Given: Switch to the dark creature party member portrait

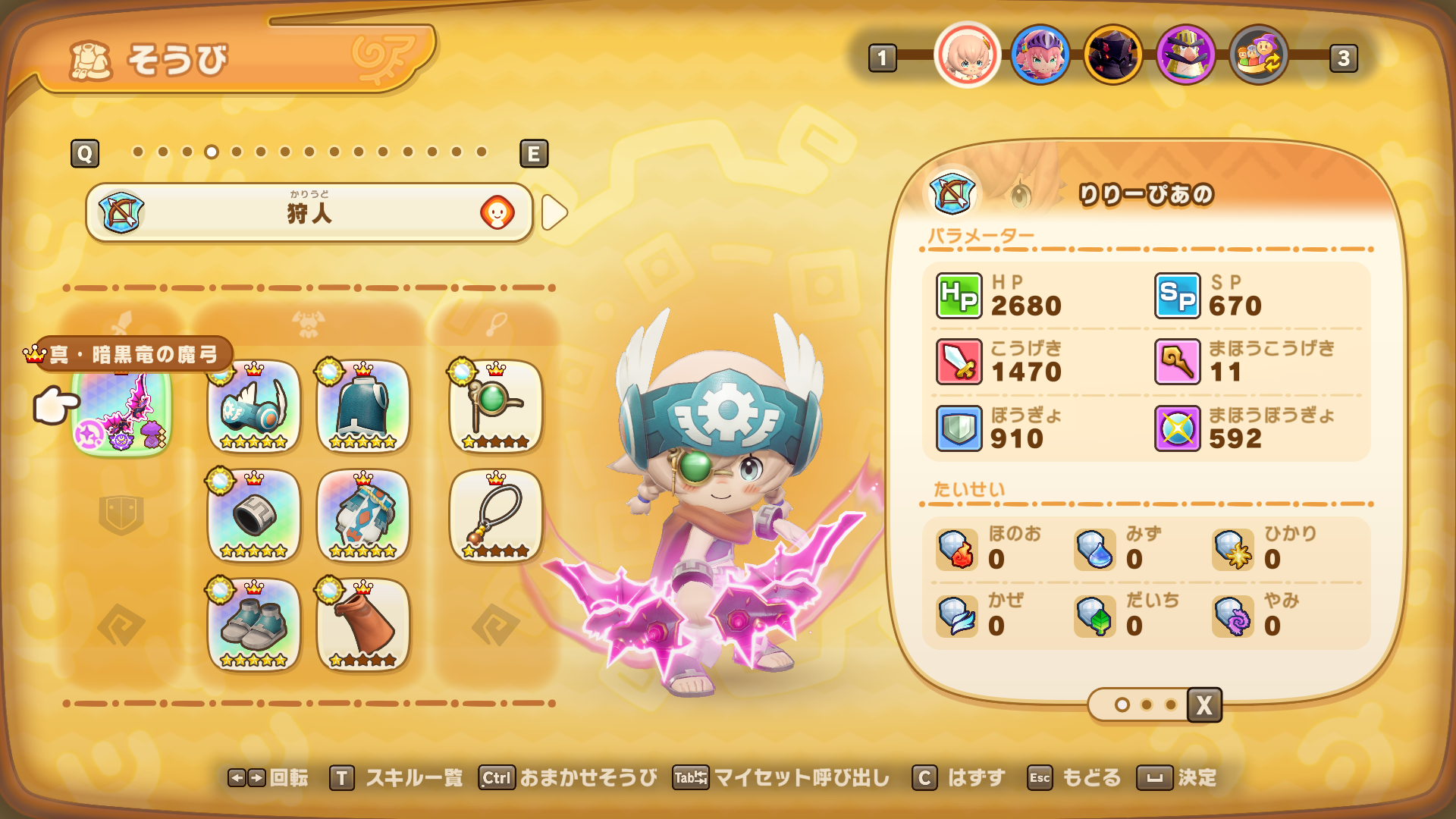Looking at the screenshot, I should [1112, 55].
